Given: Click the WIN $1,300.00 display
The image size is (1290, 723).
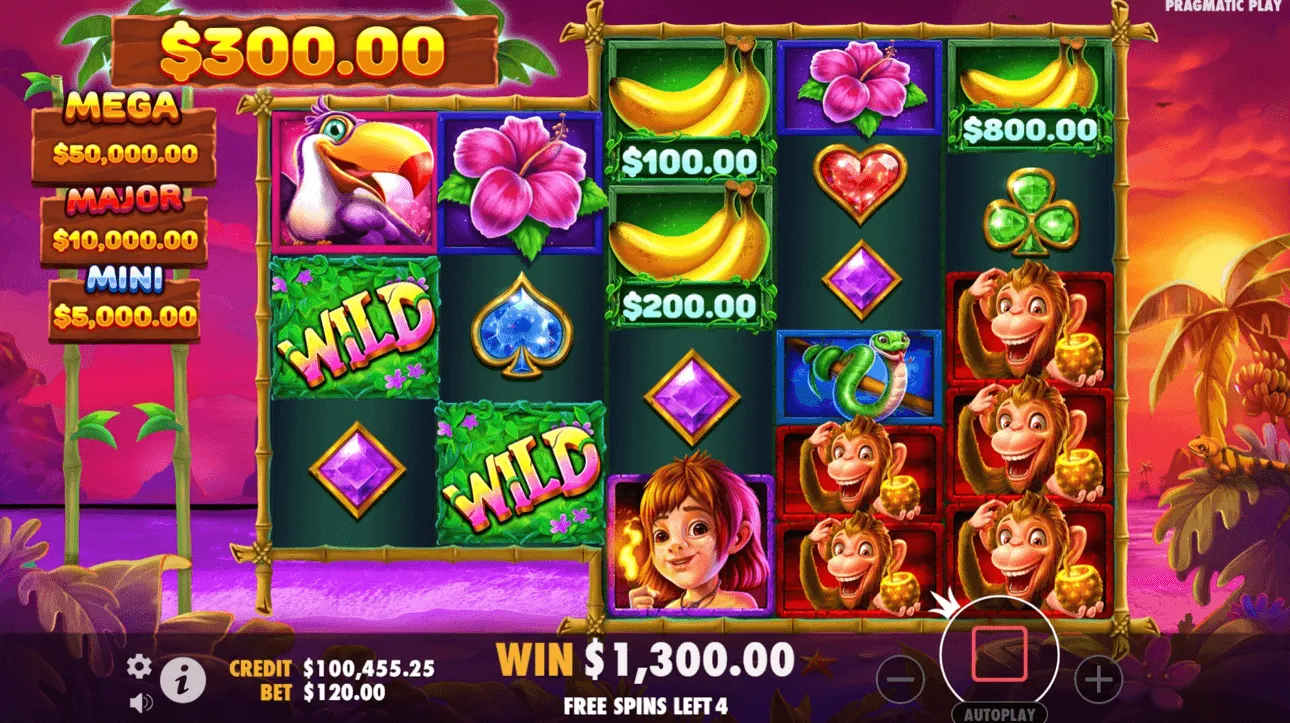Looking at the screenshot, I should point(641,660).
